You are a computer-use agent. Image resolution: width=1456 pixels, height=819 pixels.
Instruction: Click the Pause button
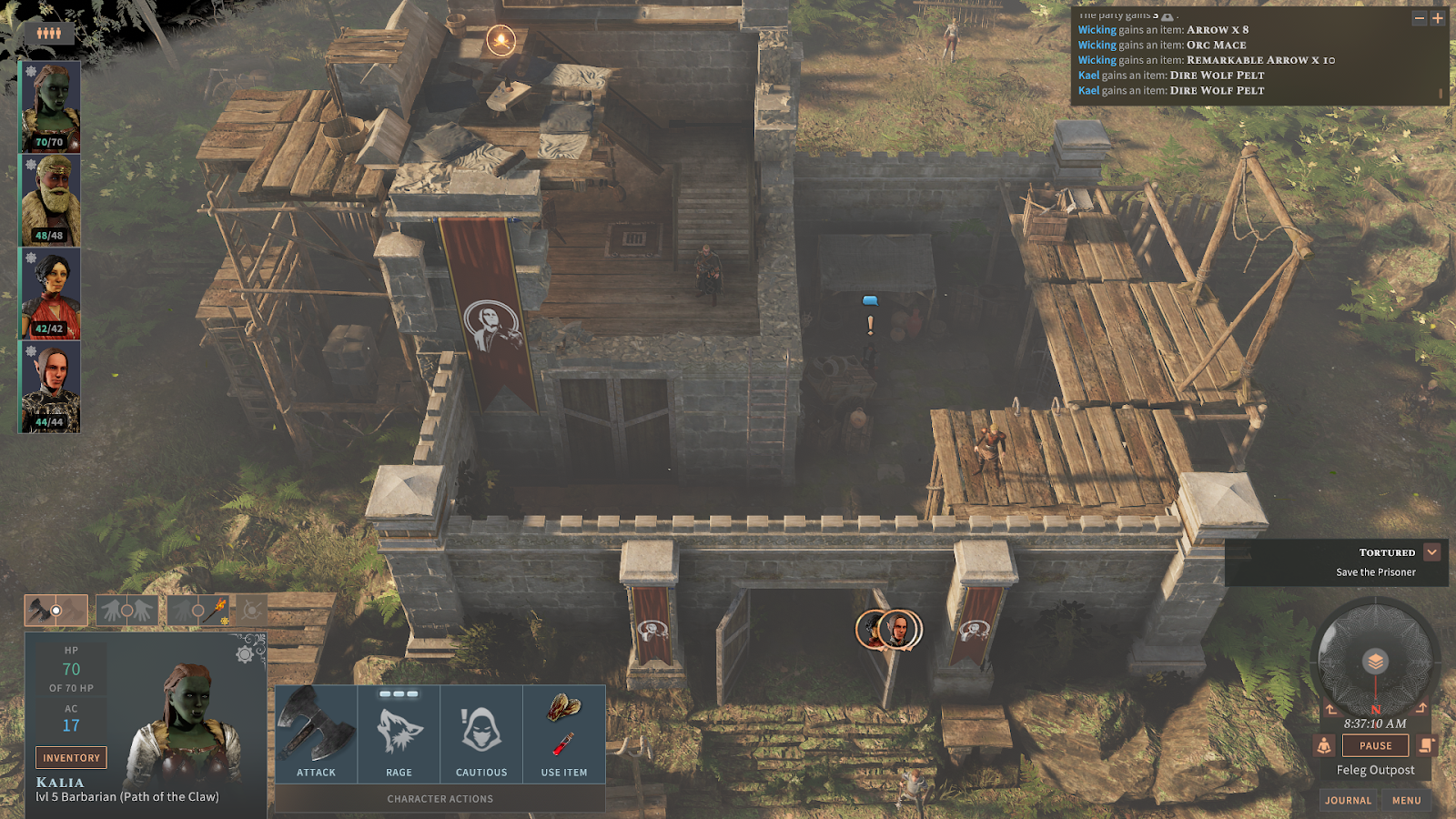(1375, 745)
